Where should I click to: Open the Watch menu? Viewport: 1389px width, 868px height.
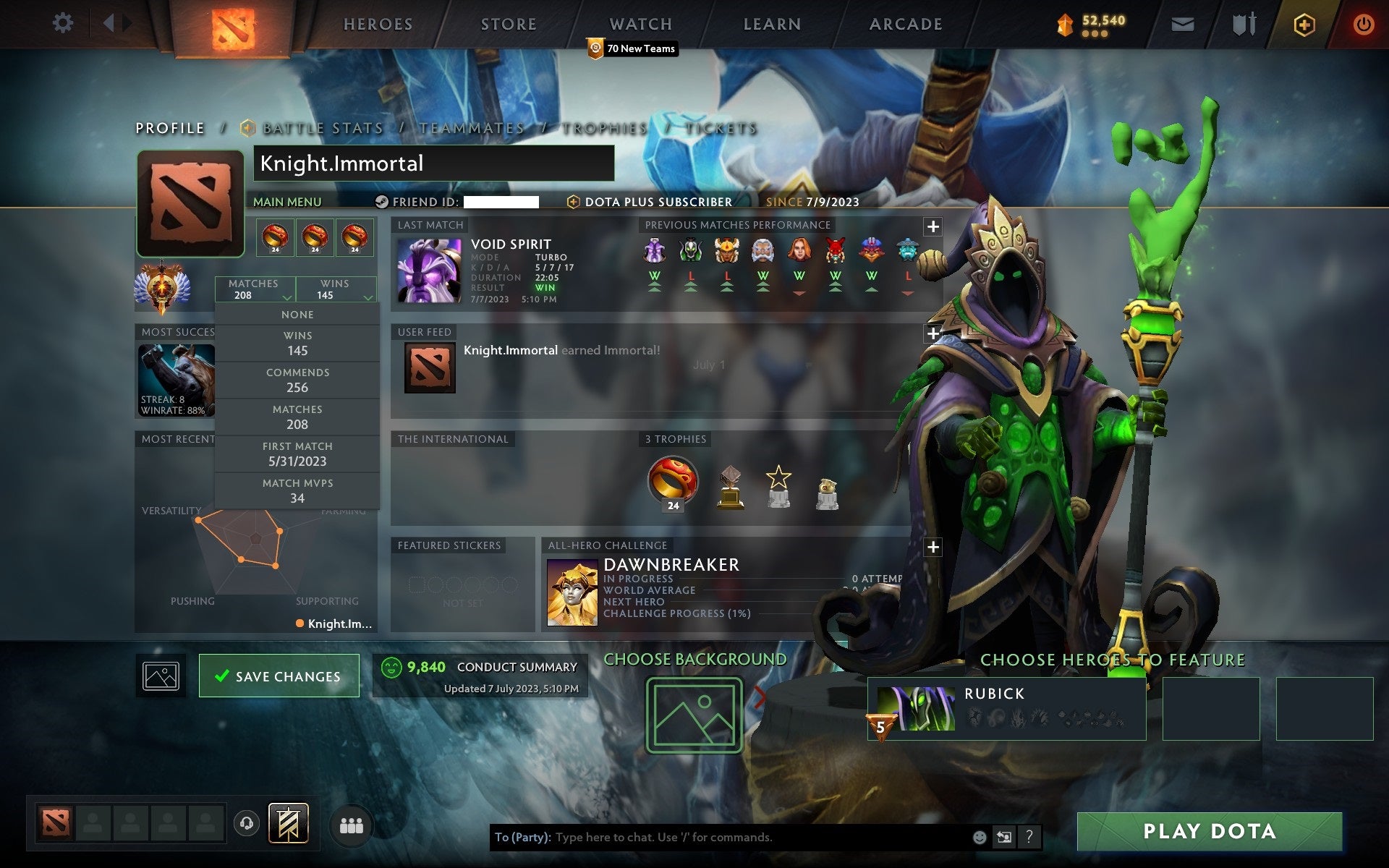pos(640,23)
